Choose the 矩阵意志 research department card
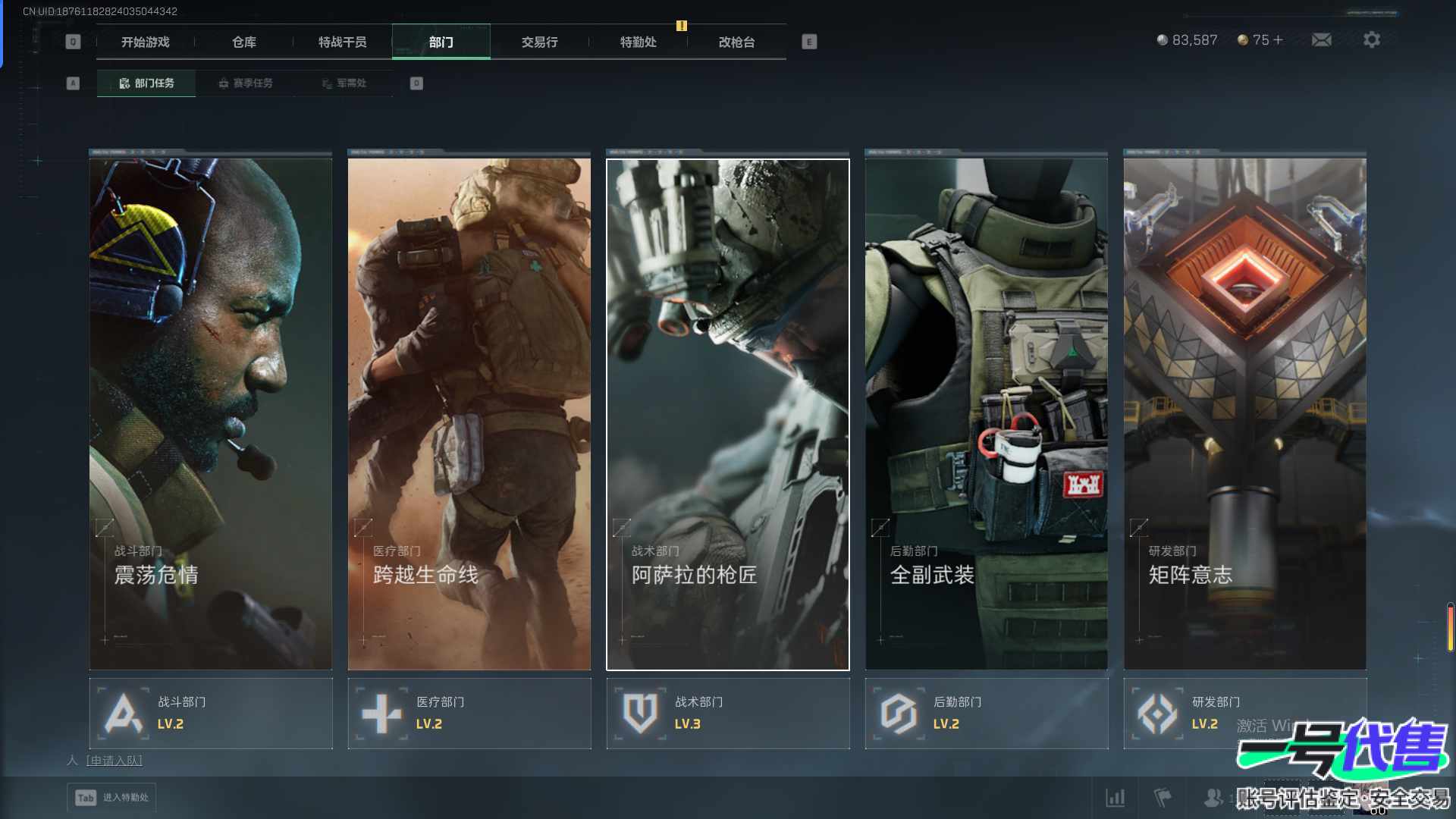Image resolution: width=1456 pixels, height=819 pixels. coord(1245,413)
